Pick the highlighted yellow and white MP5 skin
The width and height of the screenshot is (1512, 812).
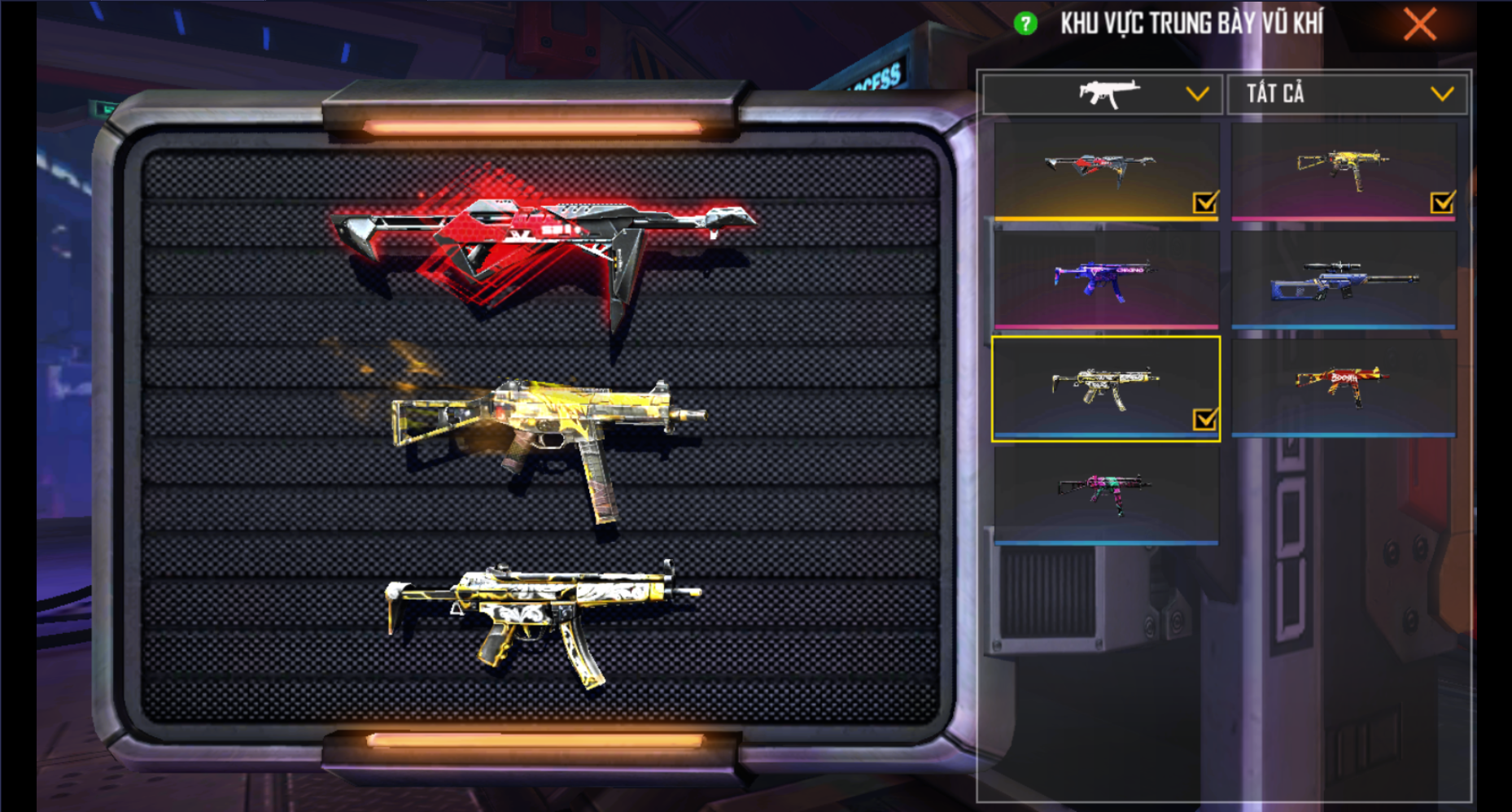(x=1105, y=388)
